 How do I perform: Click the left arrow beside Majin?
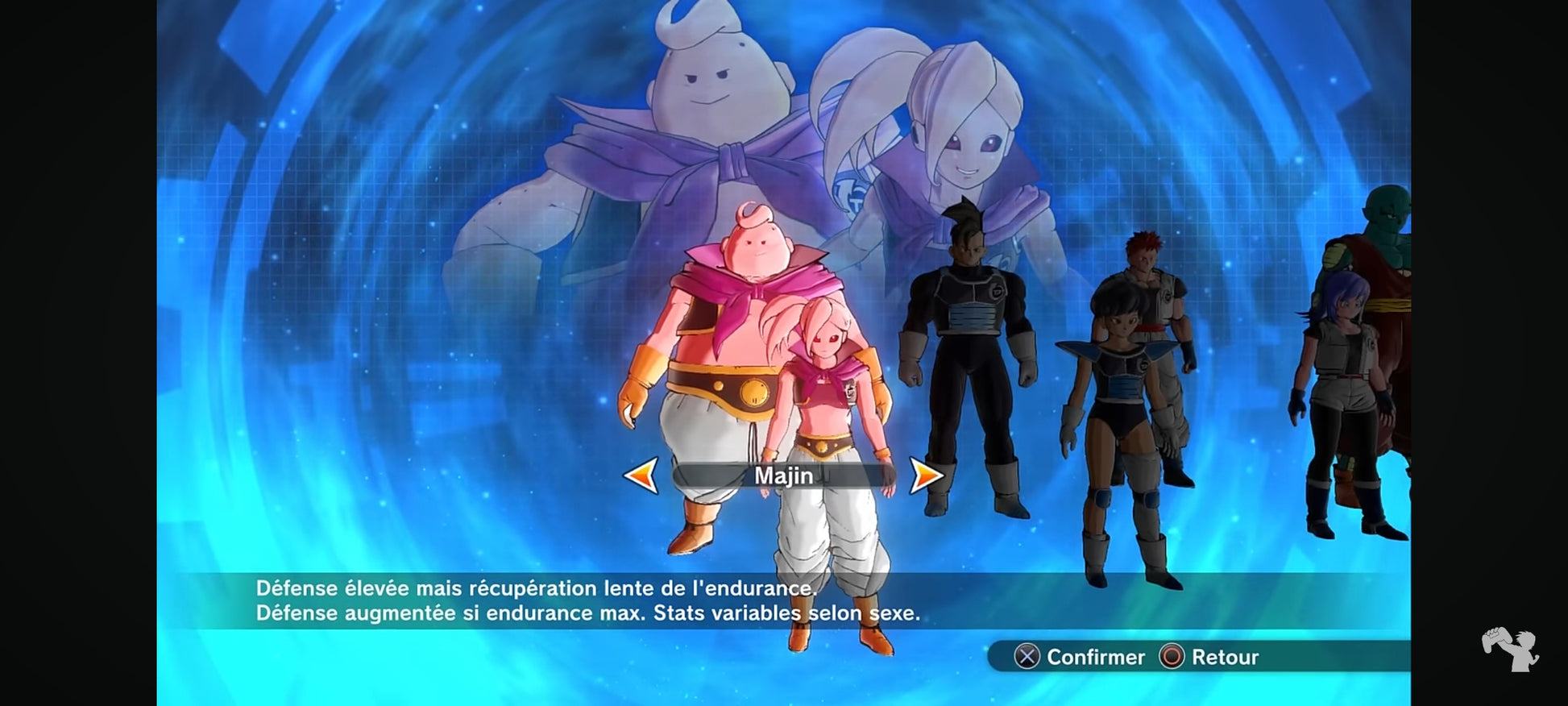tap(641, 476)
